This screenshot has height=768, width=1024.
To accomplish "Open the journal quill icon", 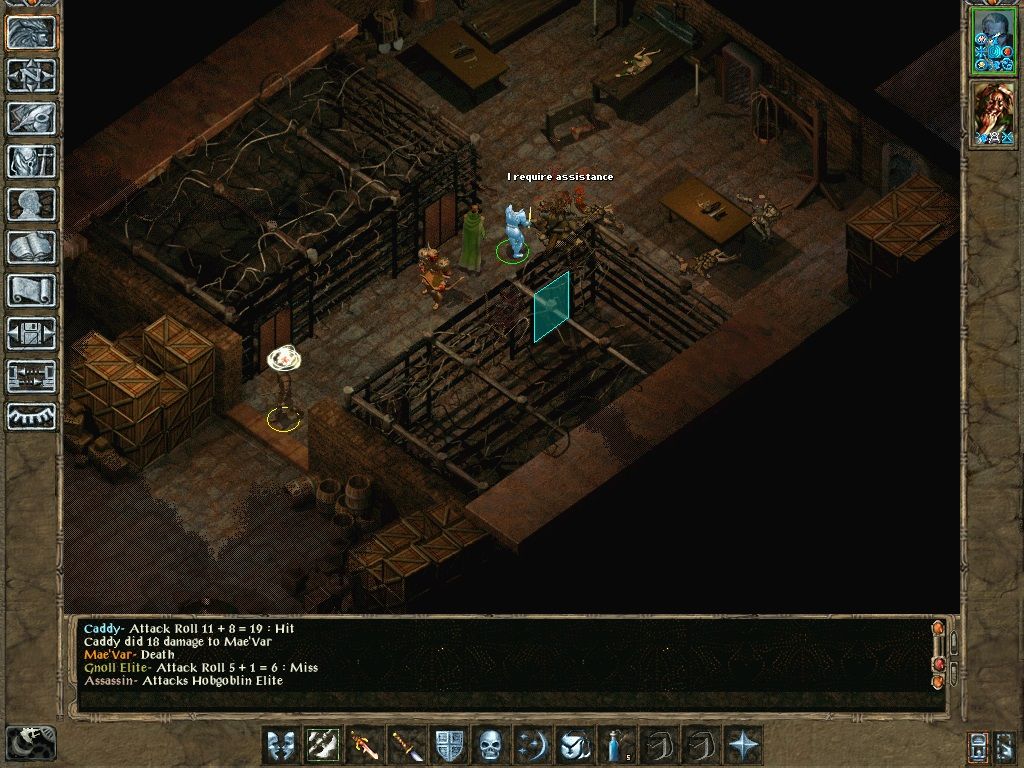I will [x=31, y=118].
